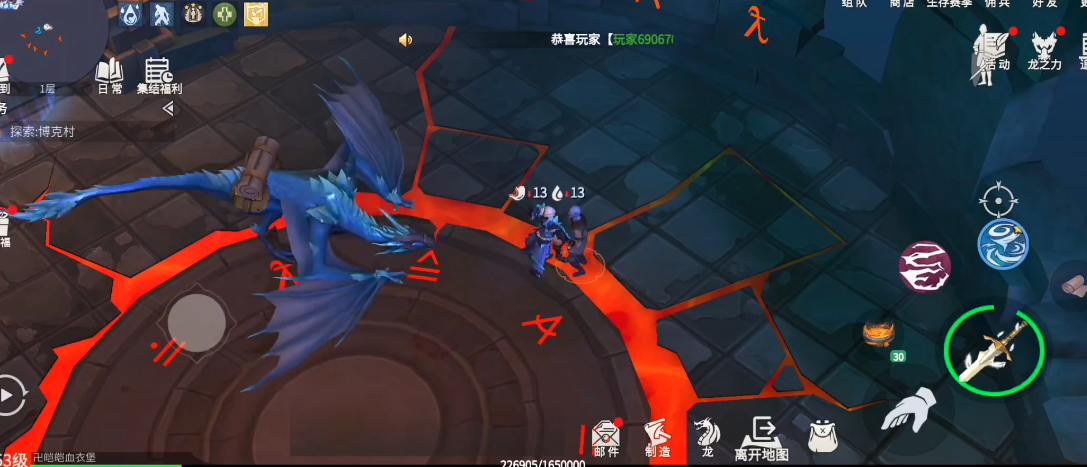Activate the dark red claw skill
1087x467 pixels.
click(x=924, y=266)
